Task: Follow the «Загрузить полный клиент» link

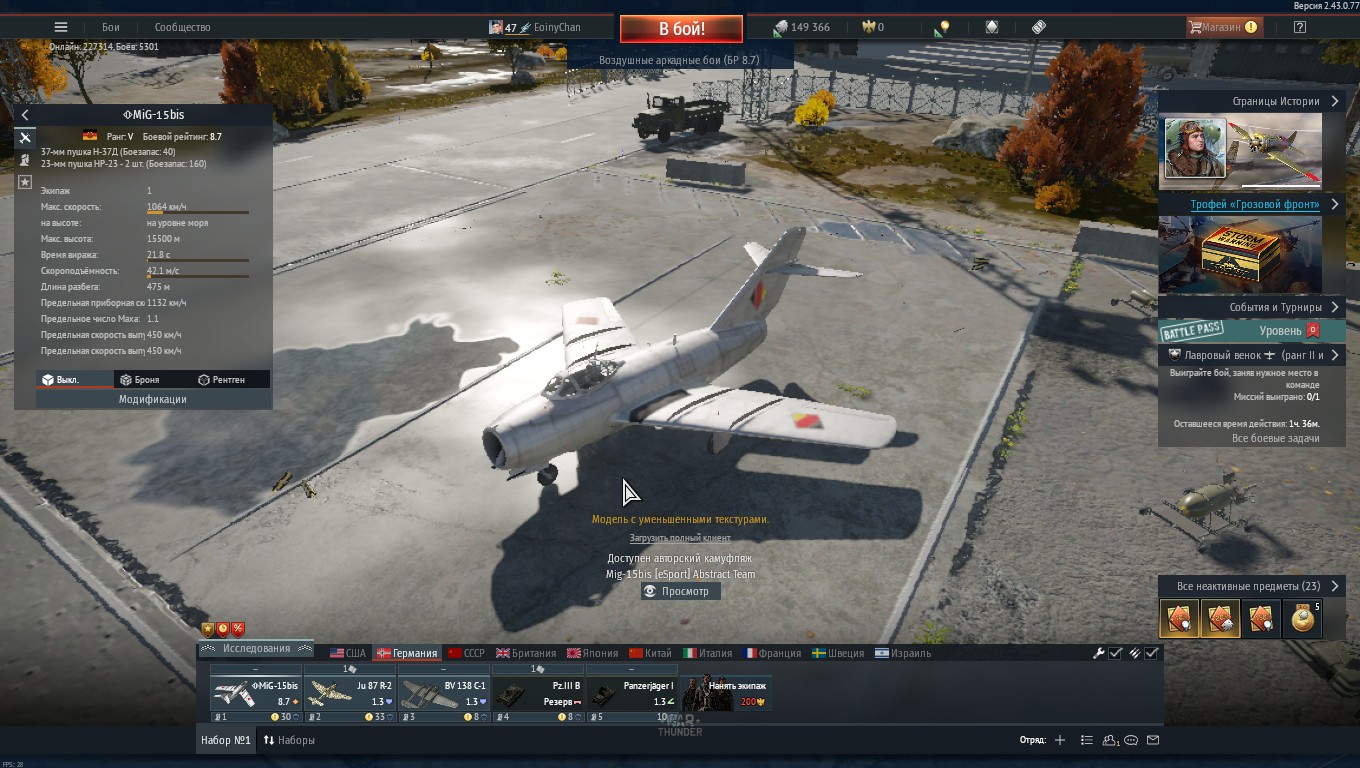Action: tap(680, 538)
